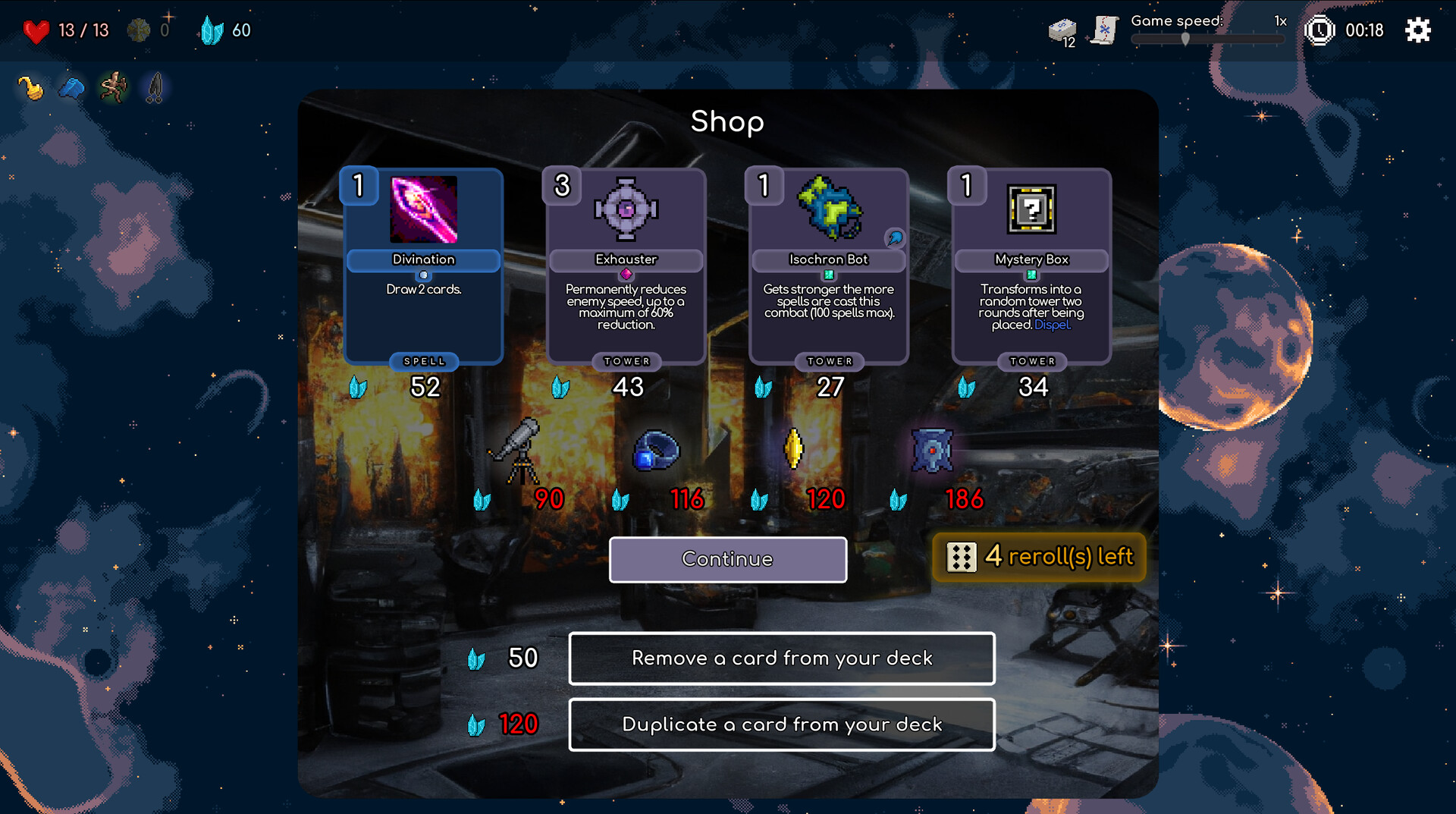Click the darkened rocket artifact icon
The height and width of the screenshot is (814, 1456).
coord(153,86)
